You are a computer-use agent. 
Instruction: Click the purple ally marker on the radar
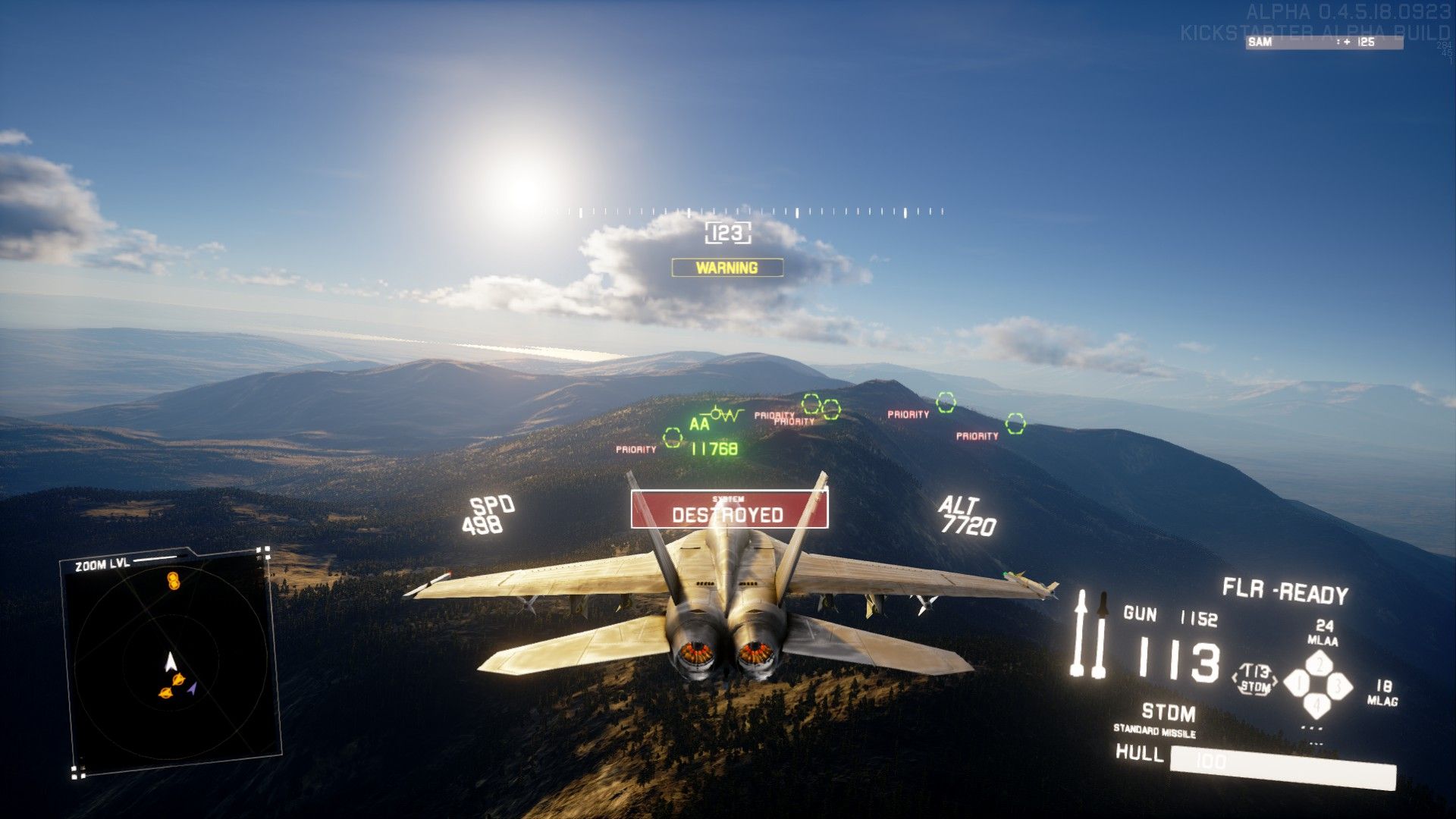tap(192, 688)
